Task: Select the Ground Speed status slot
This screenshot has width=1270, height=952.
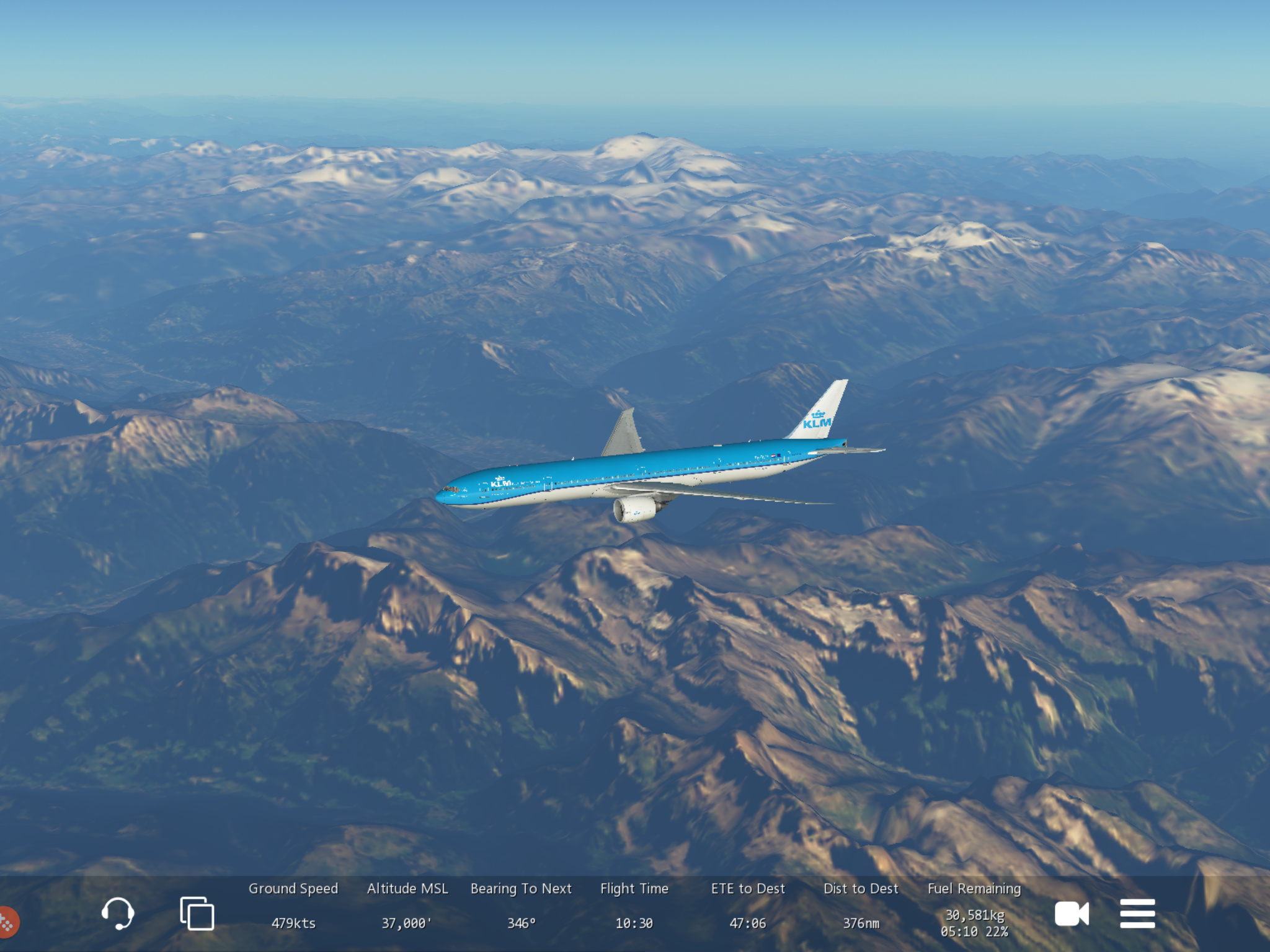Action: [293, 906]
